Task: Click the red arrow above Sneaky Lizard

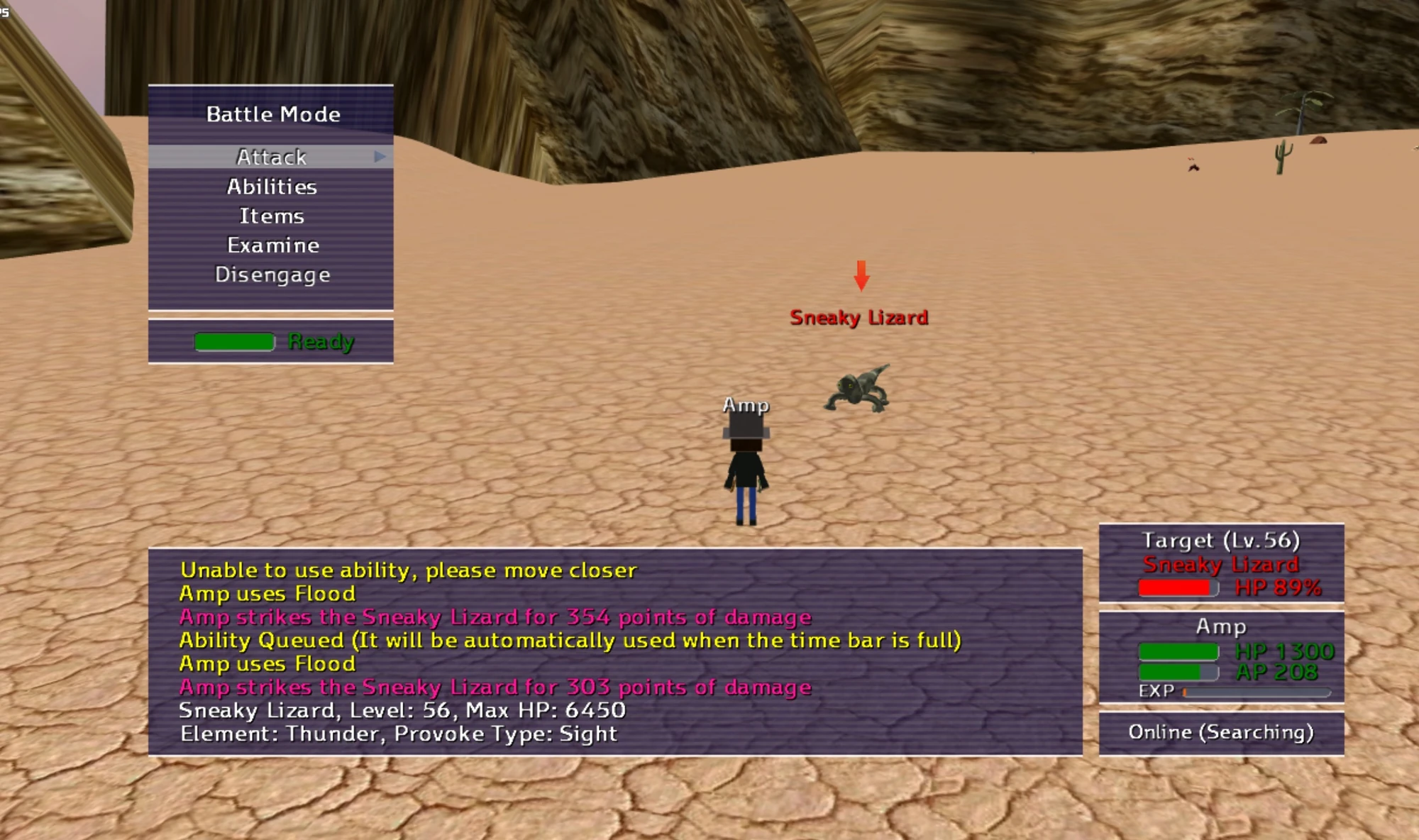Action: click(862, 277)
